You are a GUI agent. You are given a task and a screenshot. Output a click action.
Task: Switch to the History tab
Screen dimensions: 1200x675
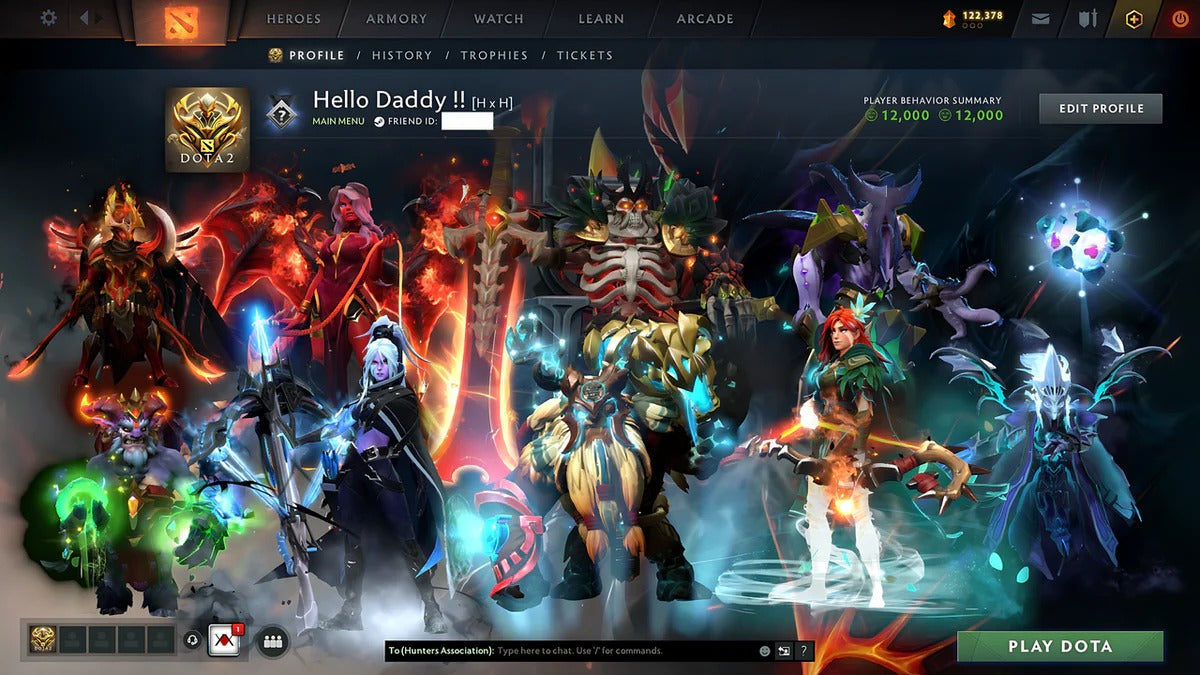(402, 55)
